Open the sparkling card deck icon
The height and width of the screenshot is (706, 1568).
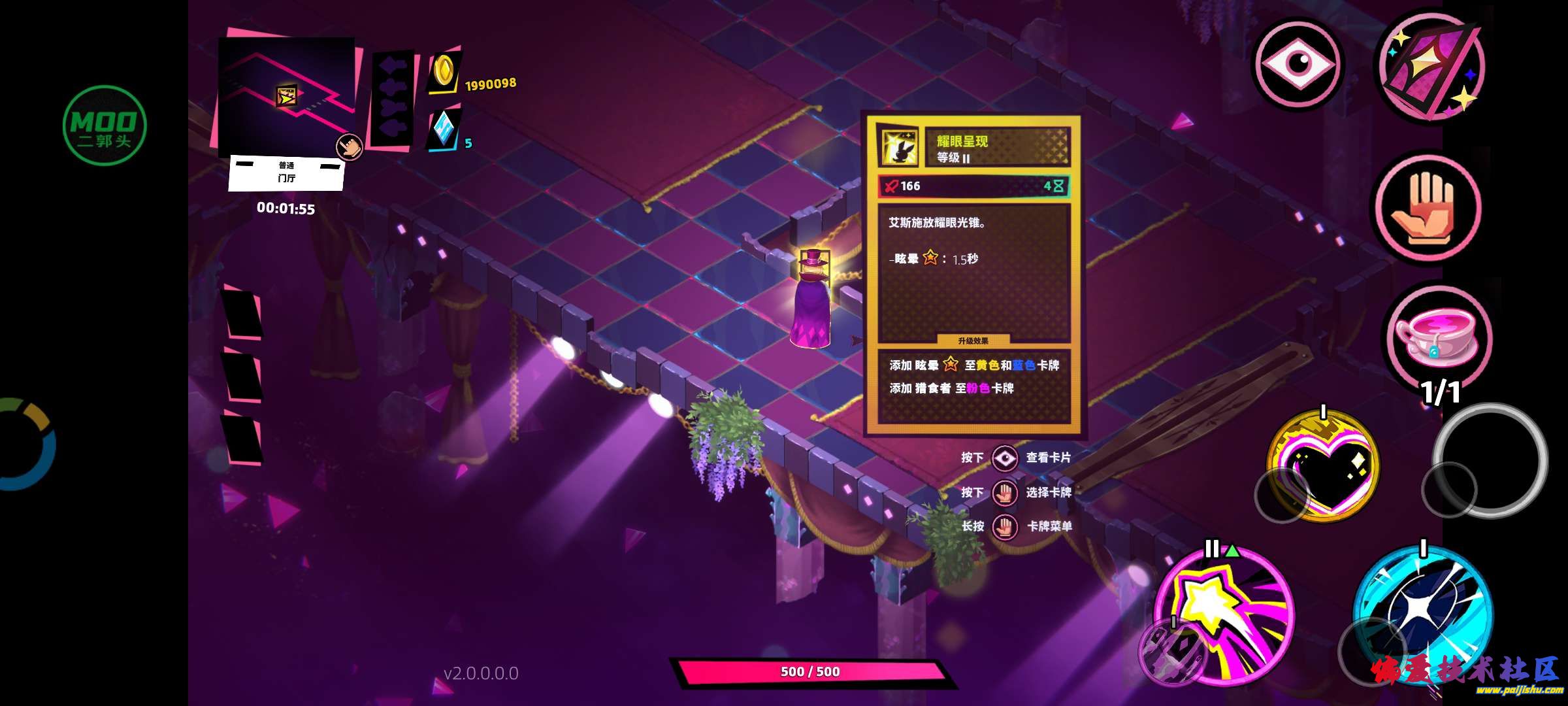(1429, 69)
